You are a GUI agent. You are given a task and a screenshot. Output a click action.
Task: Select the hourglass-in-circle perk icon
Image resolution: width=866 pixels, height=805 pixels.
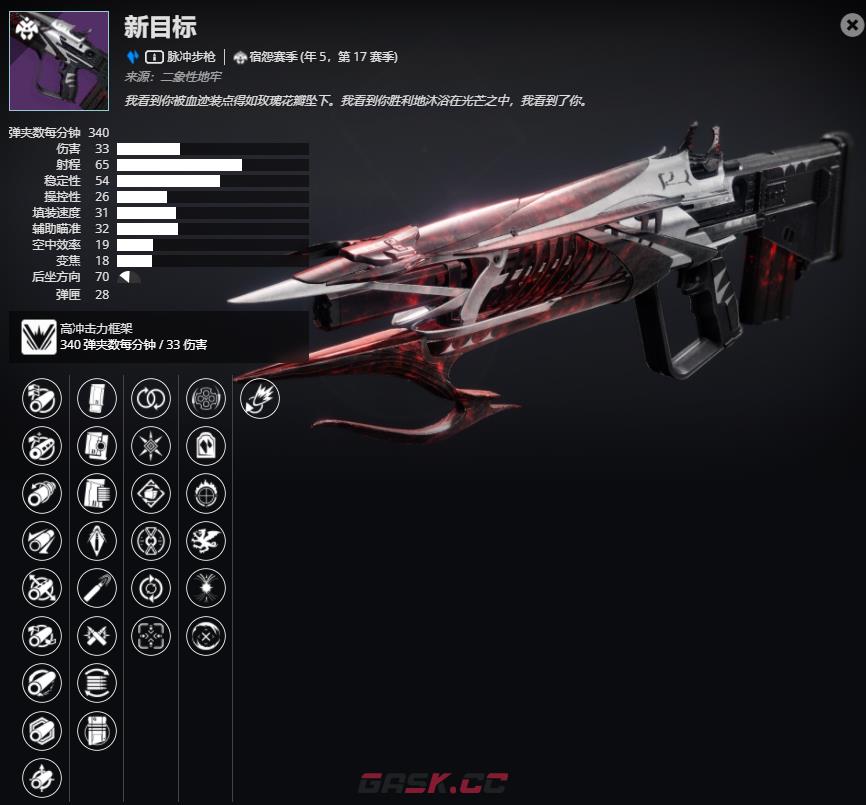pyautogui.click(x=151, y=541)
